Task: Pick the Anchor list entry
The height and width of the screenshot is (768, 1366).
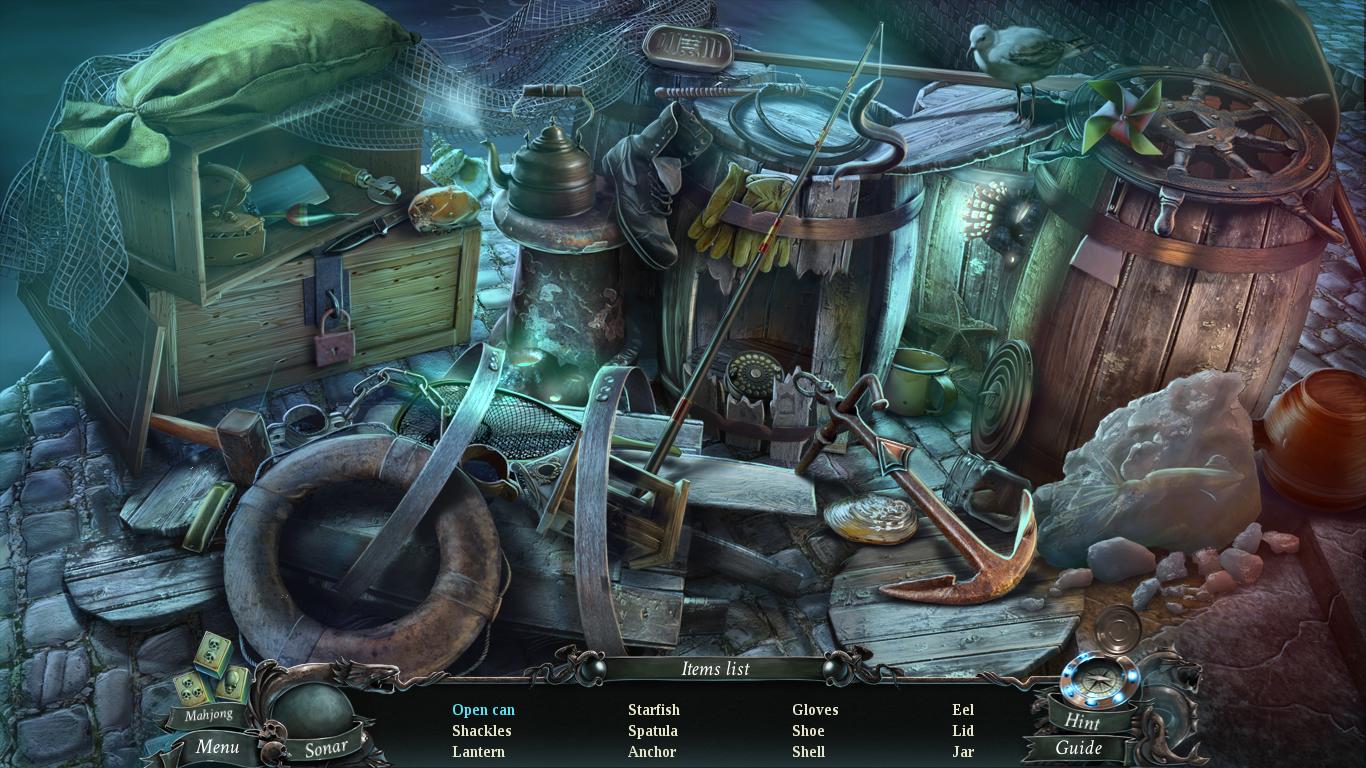Action: coord(652,752)
